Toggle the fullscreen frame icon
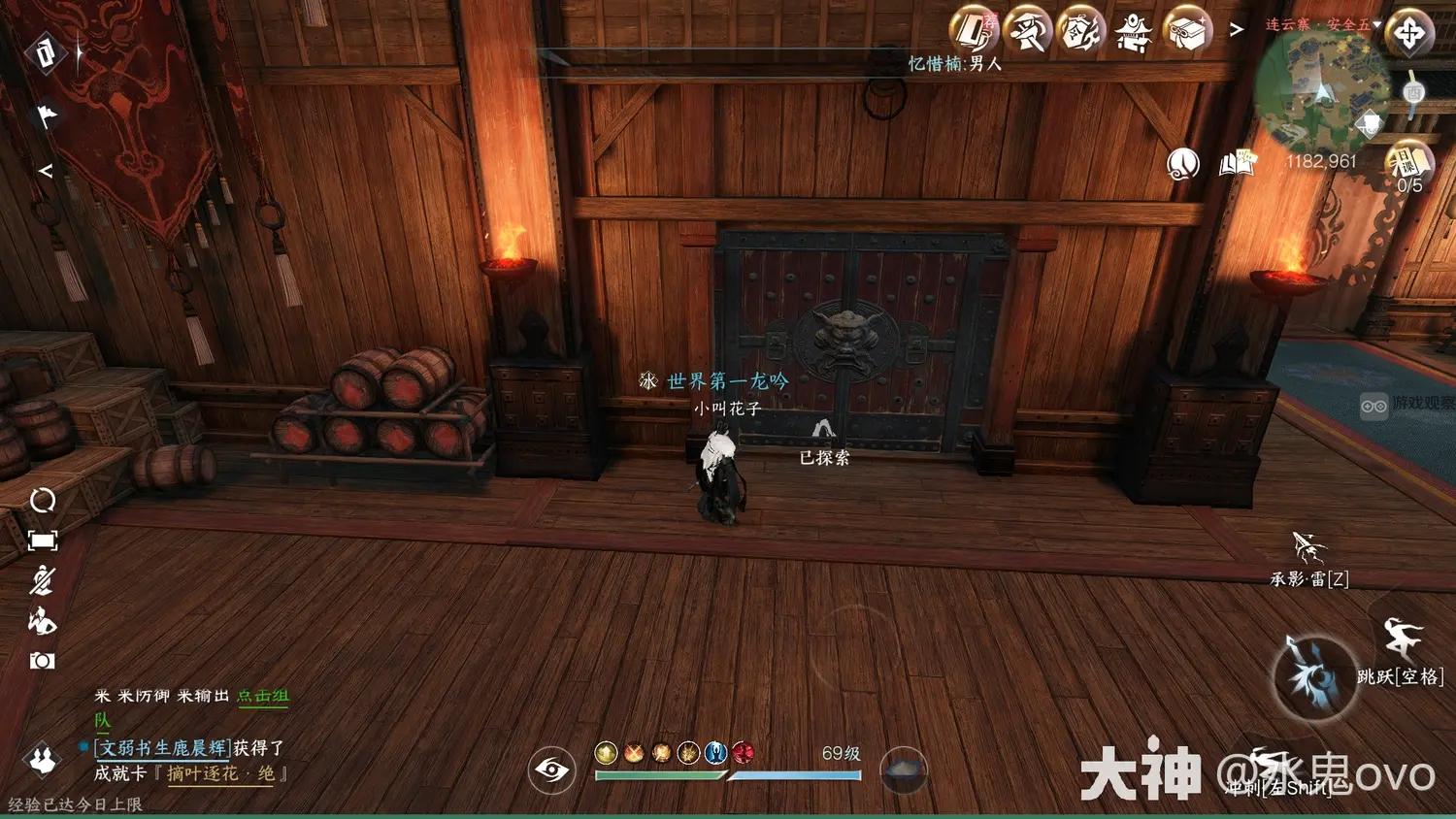Image resolution: width=1456 pixels, height=819 pixels. [x=43, y=541]
